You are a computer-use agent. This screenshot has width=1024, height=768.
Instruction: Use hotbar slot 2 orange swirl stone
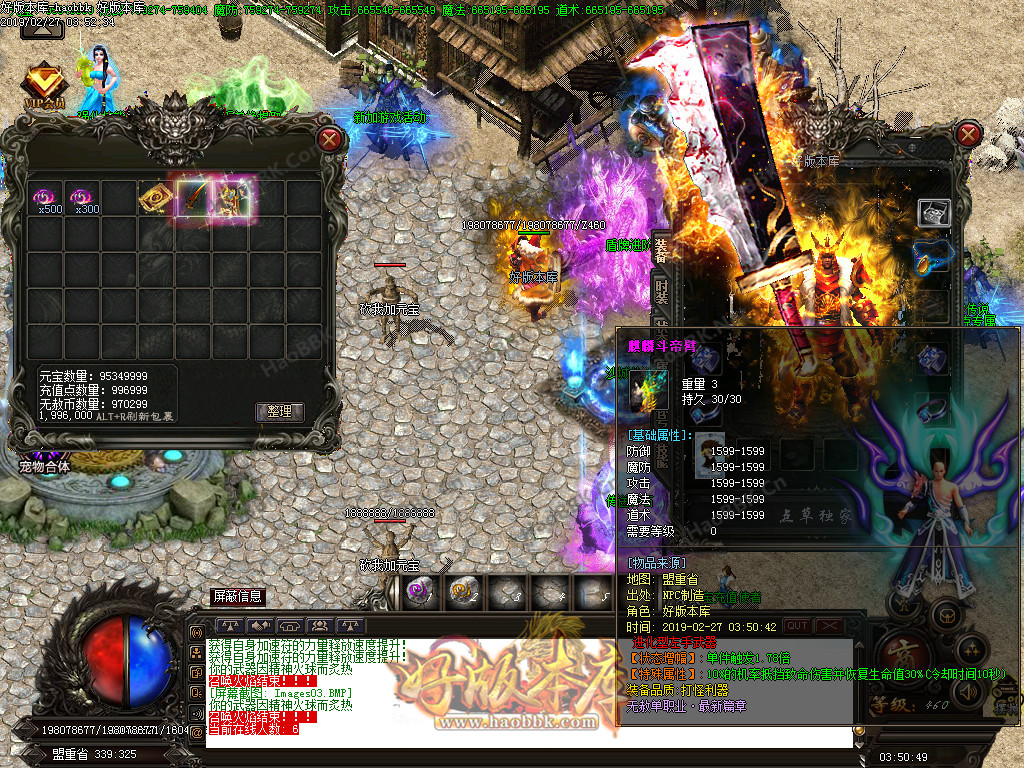(461, 592)
